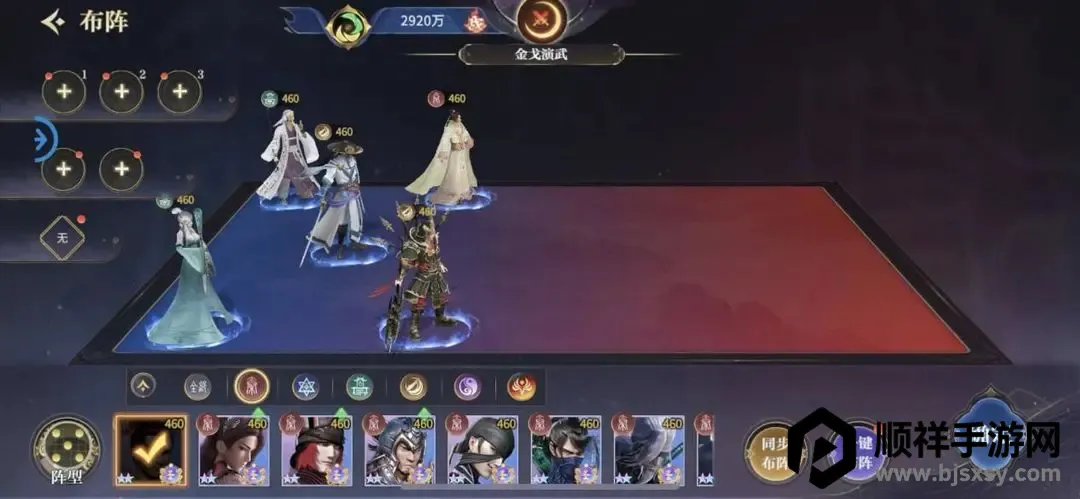Select the helmeted general hero card
The image size is (1080, 499).
399,450
